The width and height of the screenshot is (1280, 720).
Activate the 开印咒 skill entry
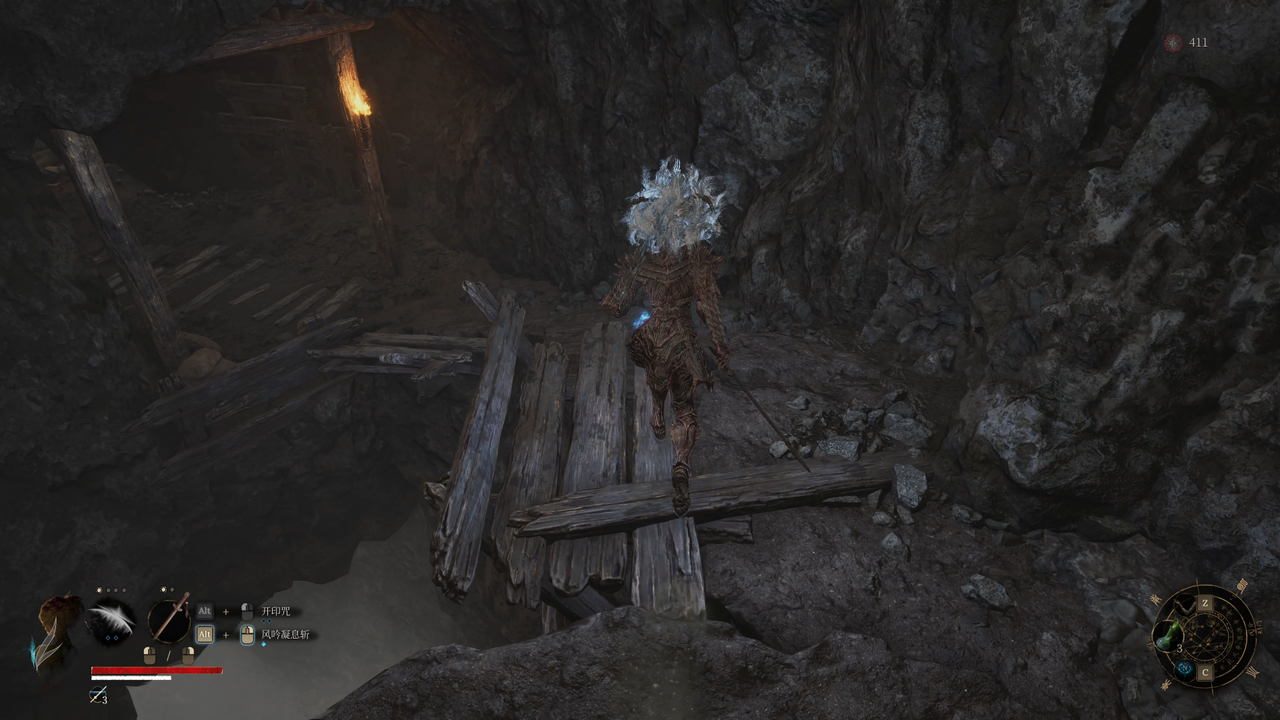point(275,611)
